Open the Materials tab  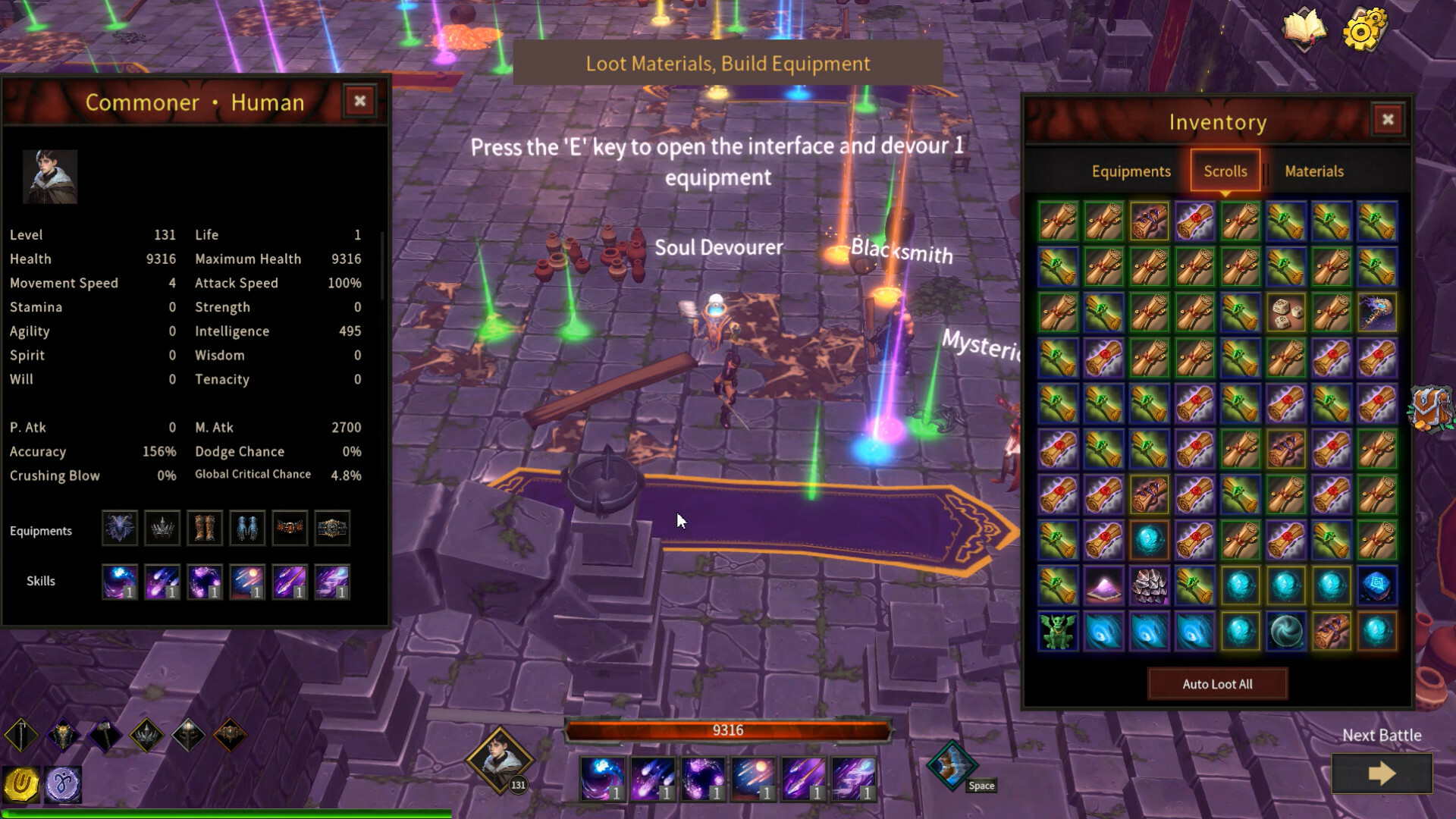point(1313,171)
